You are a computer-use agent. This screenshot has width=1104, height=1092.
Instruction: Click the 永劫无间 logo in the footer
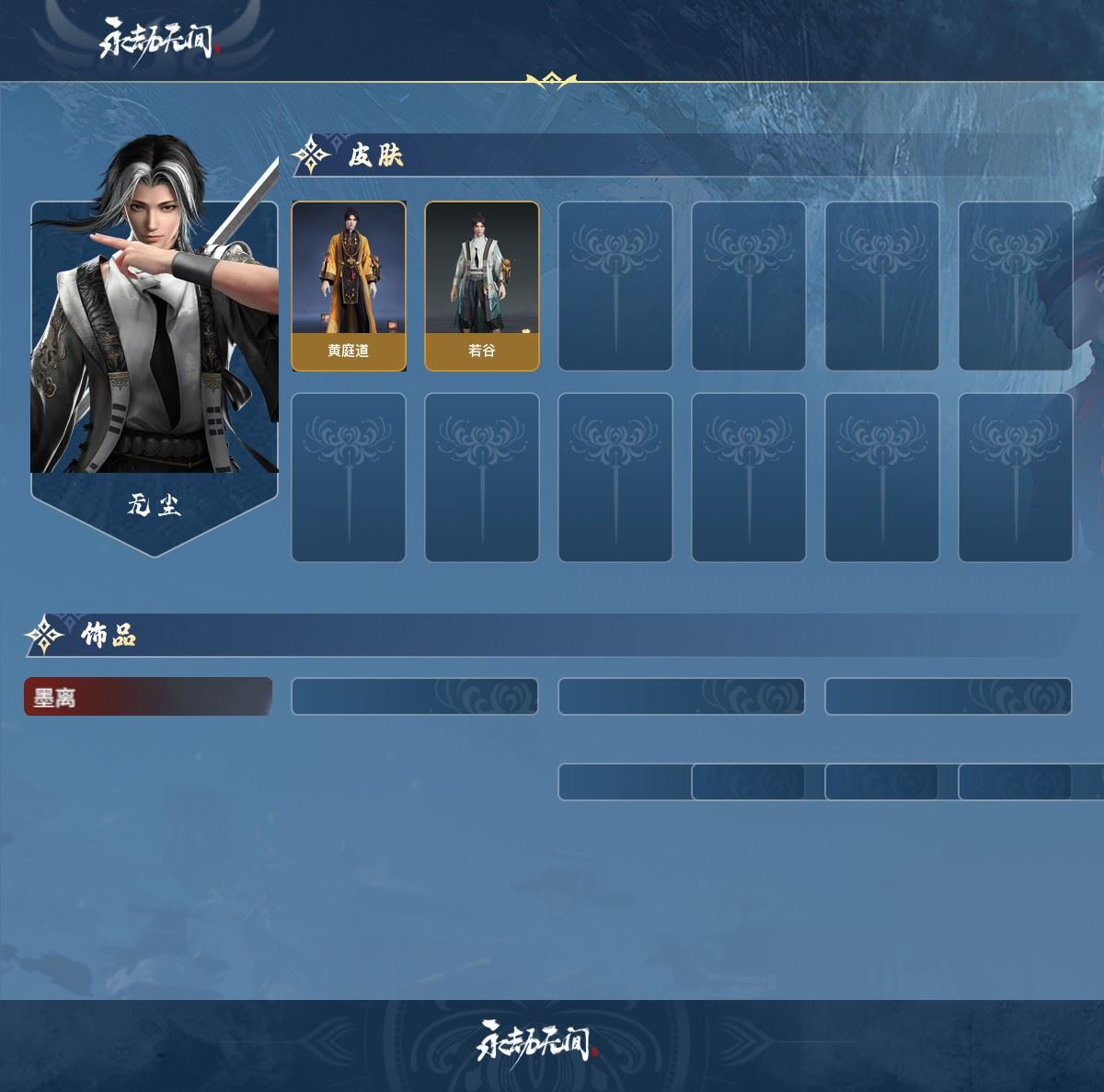pos(537,1042)
